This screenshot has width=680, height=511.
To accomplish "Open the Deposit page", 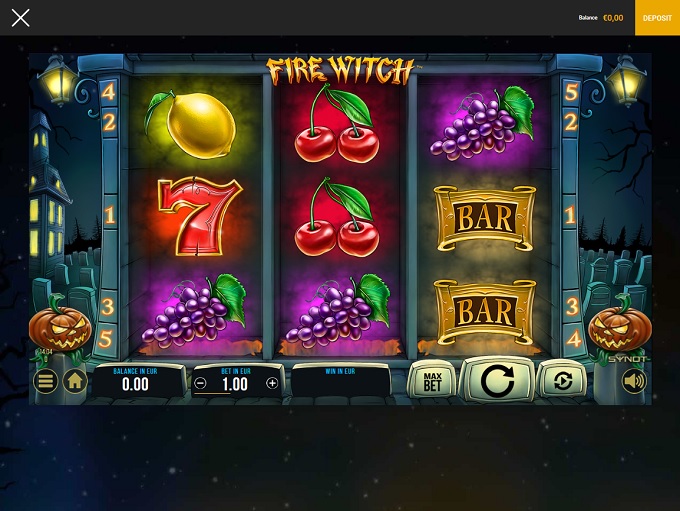I will [657, 18].
